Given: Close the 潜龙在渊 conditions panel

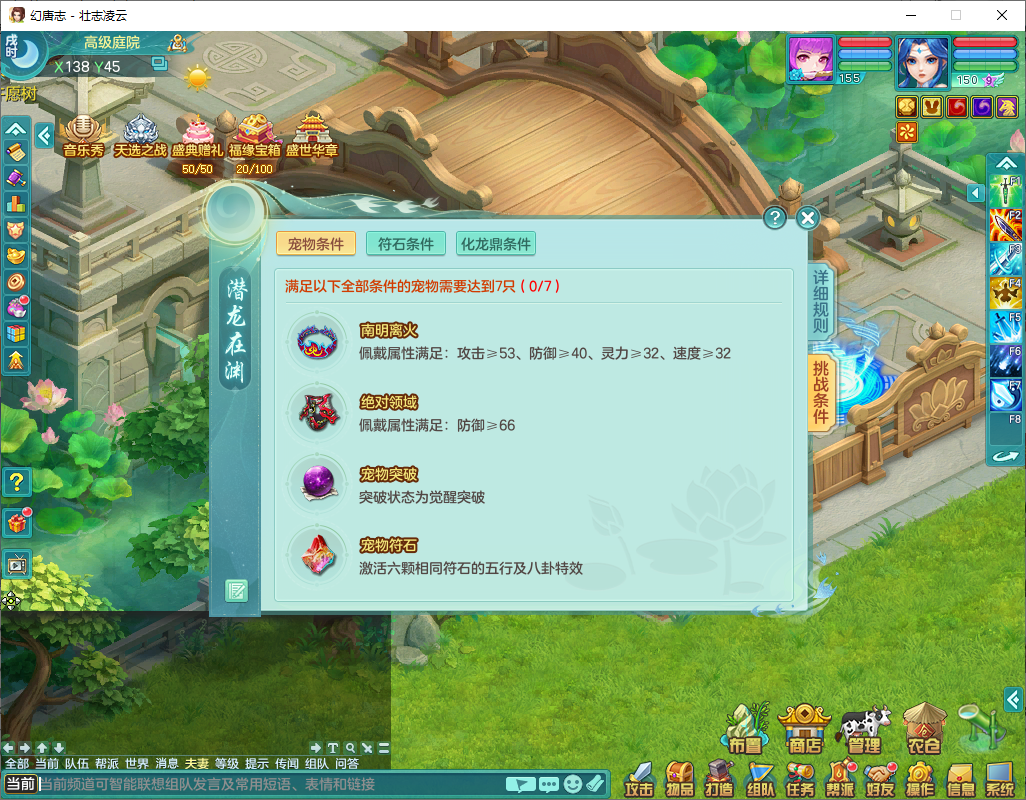Looking at the screenshot, I should [x=808, y=218].
